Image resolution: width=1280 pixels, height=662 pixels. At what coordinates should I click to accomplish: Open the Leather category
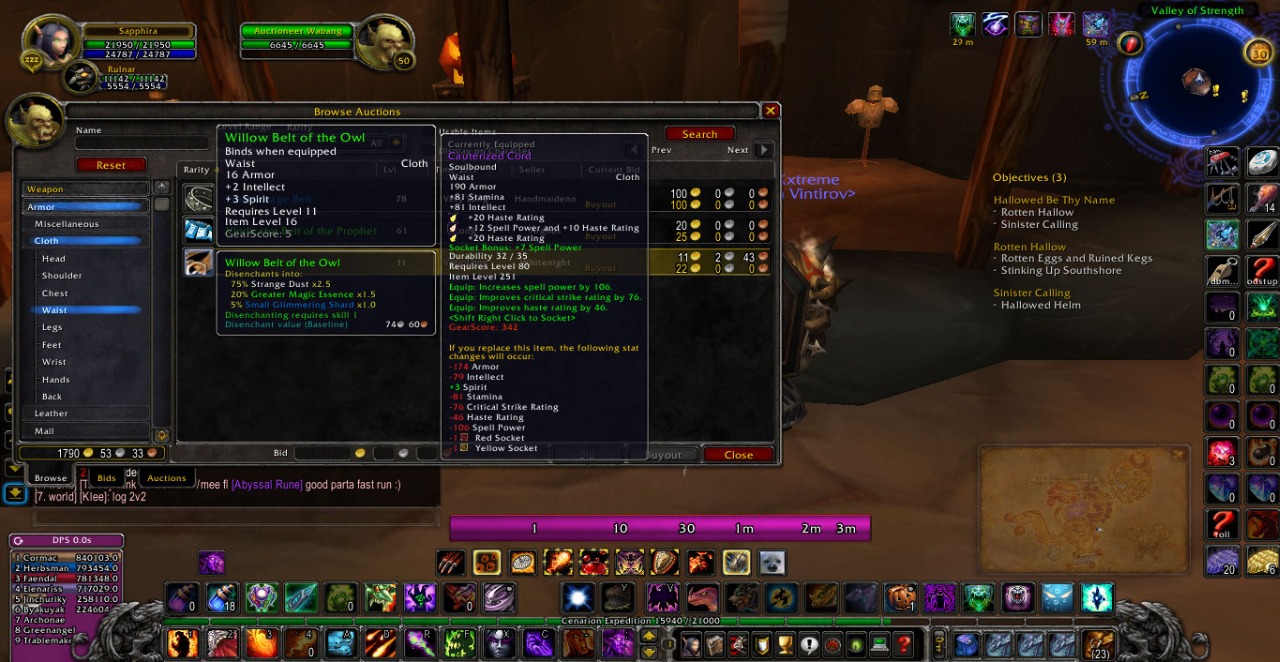[x=51, y=413]
